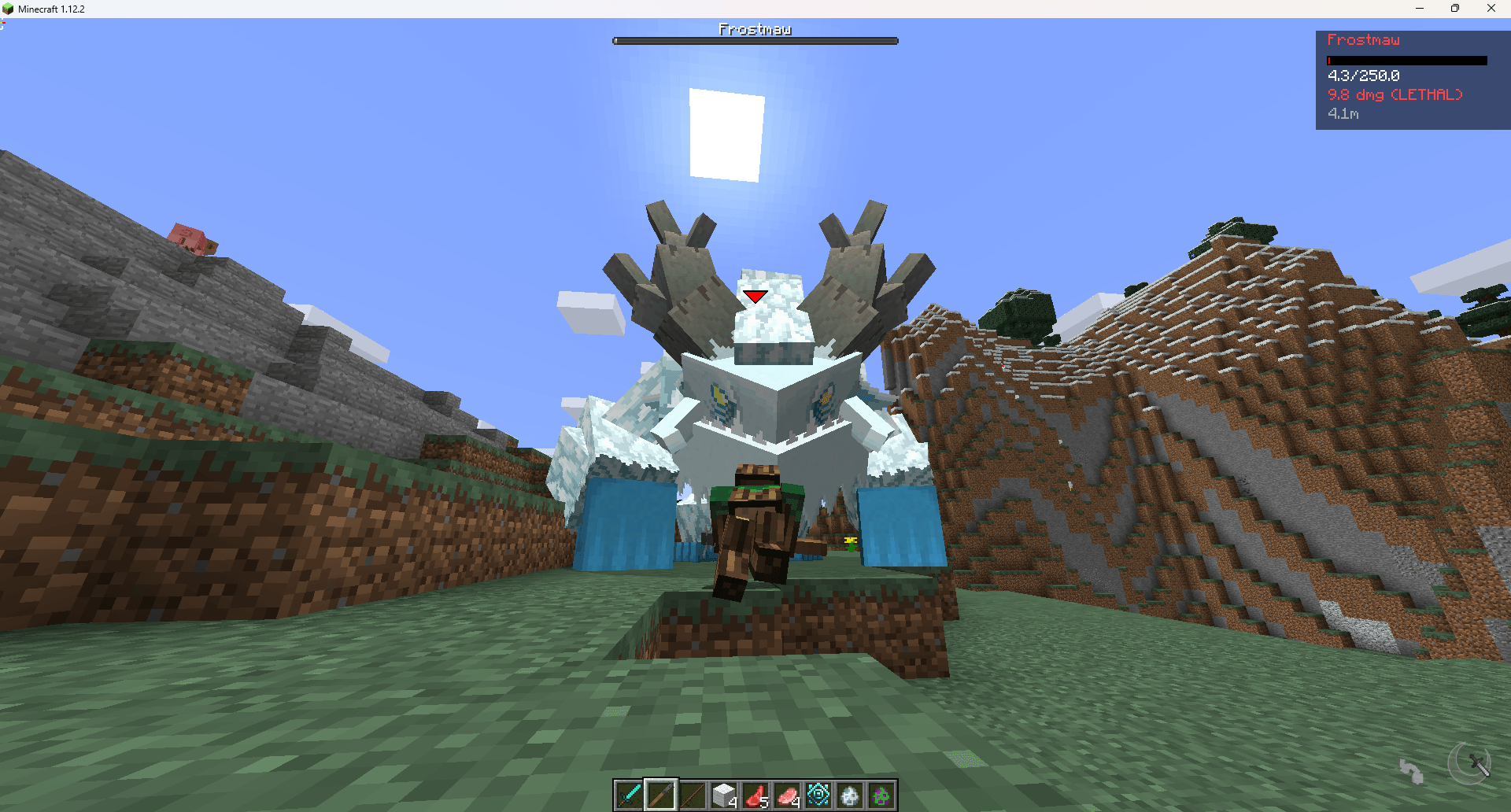Select the knife in hotbar slot two

[663, 795]
